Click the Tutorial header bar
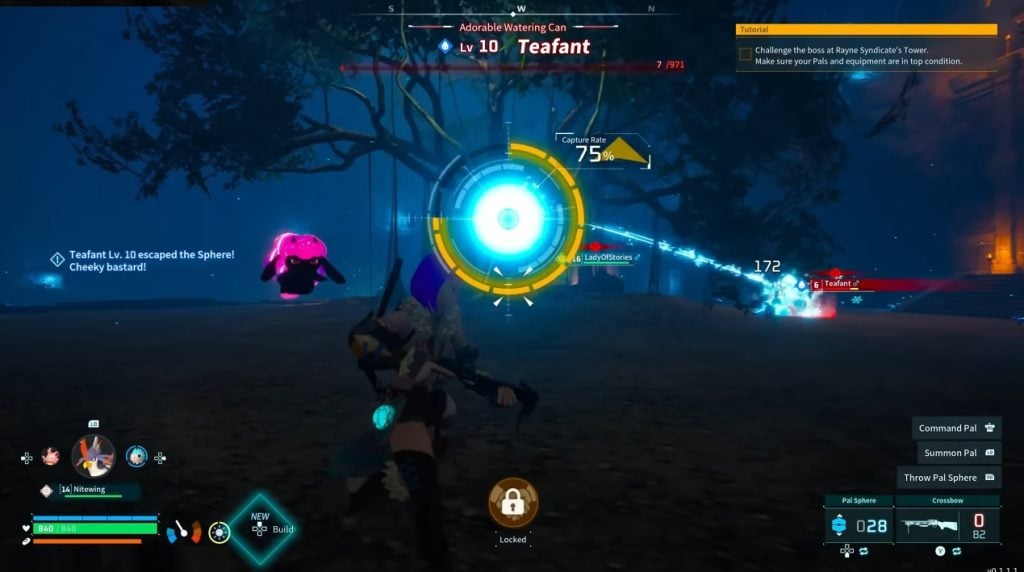Image resolution: width=1024 pixels, height=572 pixels. 866,30
